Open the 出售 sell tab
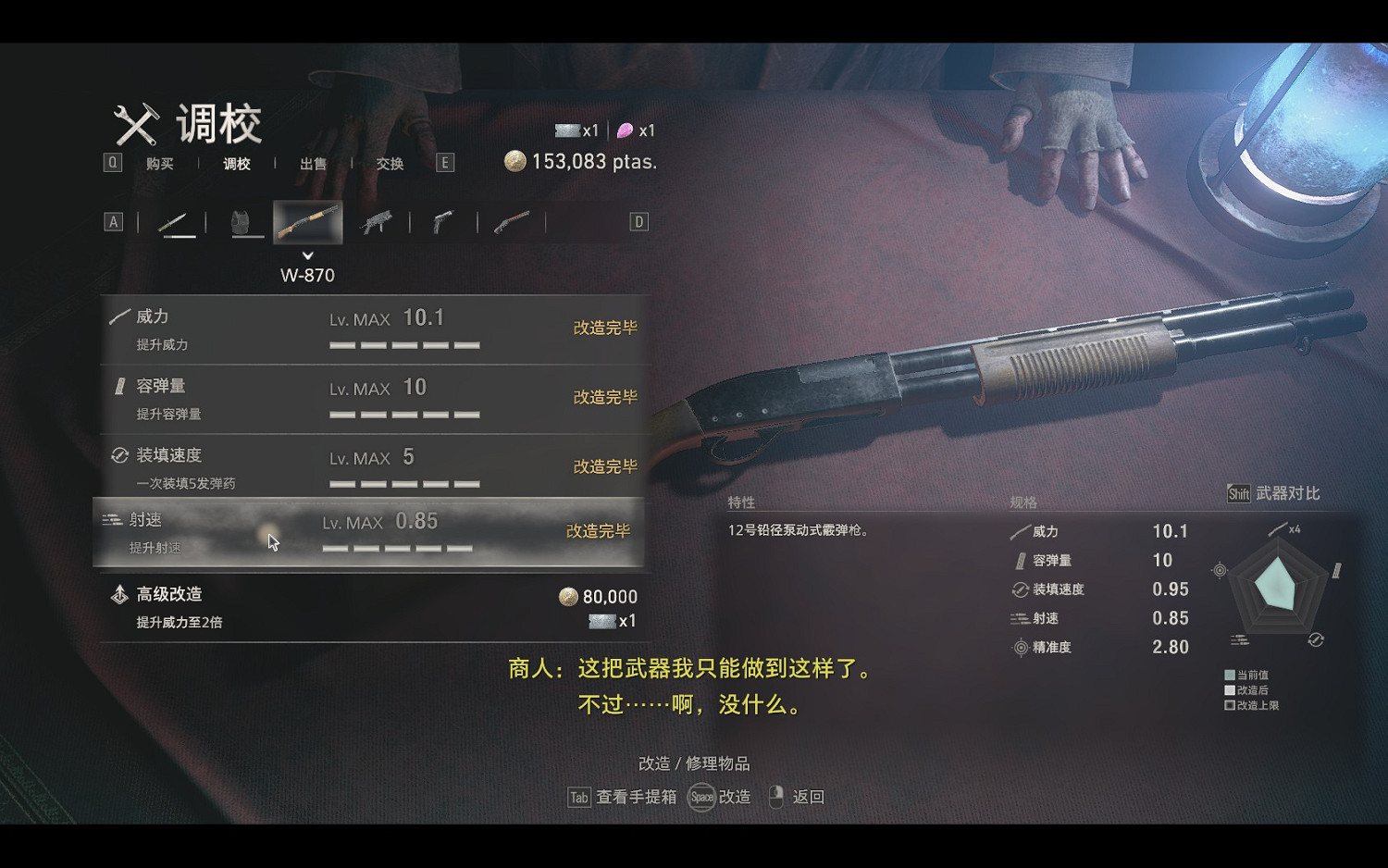Screen dimensions: 1388x868 tap(313, 163)
